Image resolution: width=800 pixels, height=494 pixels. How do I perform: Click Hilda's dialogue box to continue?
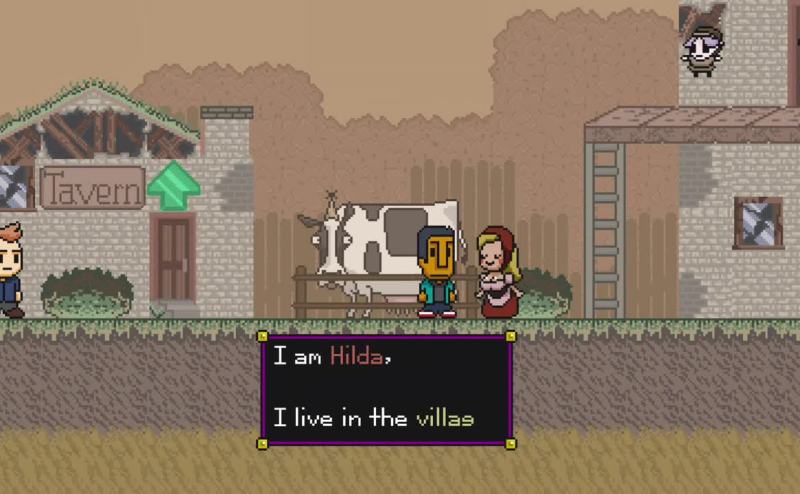tap(386, 388)
